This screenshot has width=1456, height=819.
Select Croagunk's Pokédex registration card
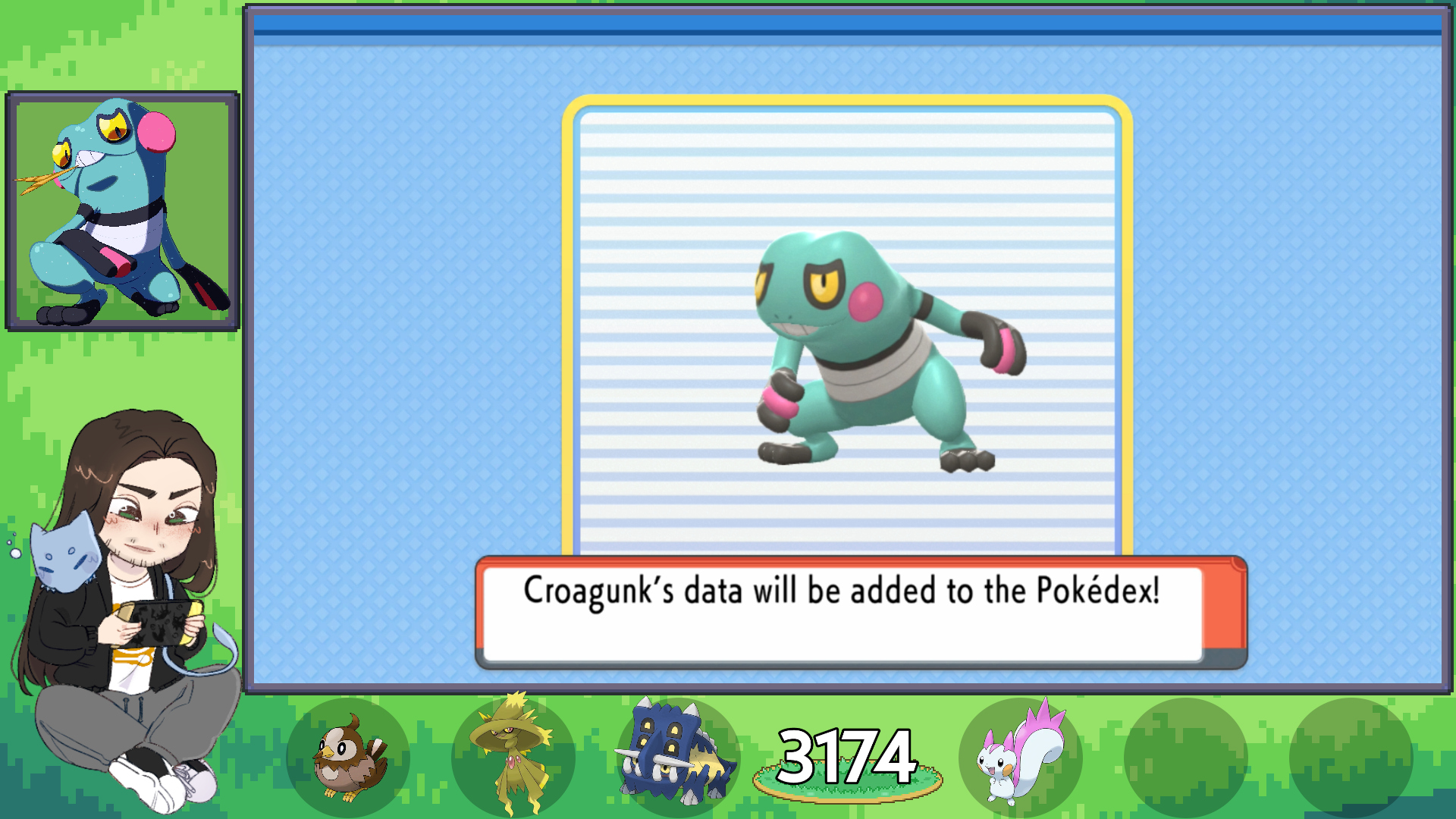coord(847,328)
